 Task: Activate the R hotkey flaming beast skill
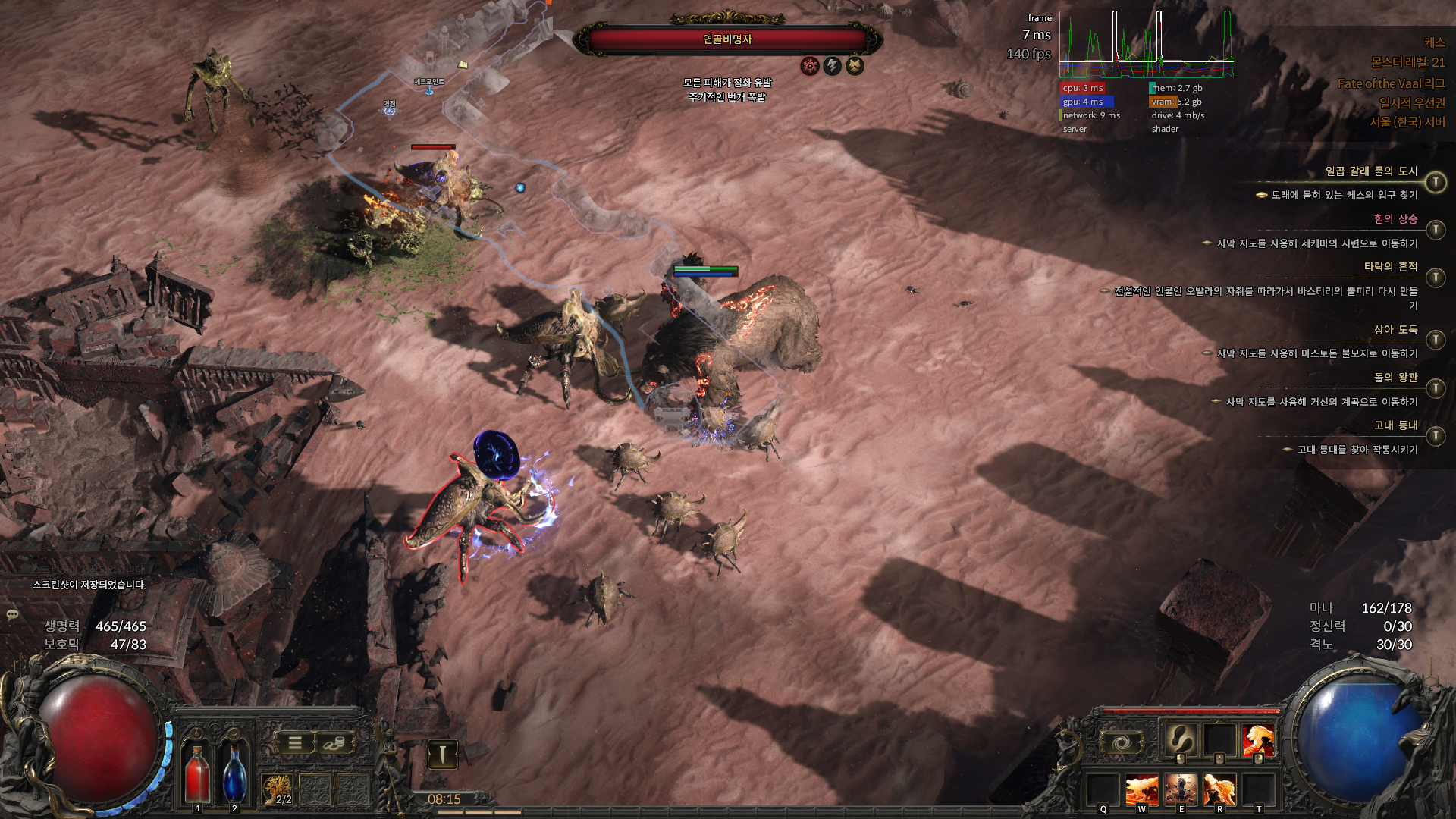1219,789
